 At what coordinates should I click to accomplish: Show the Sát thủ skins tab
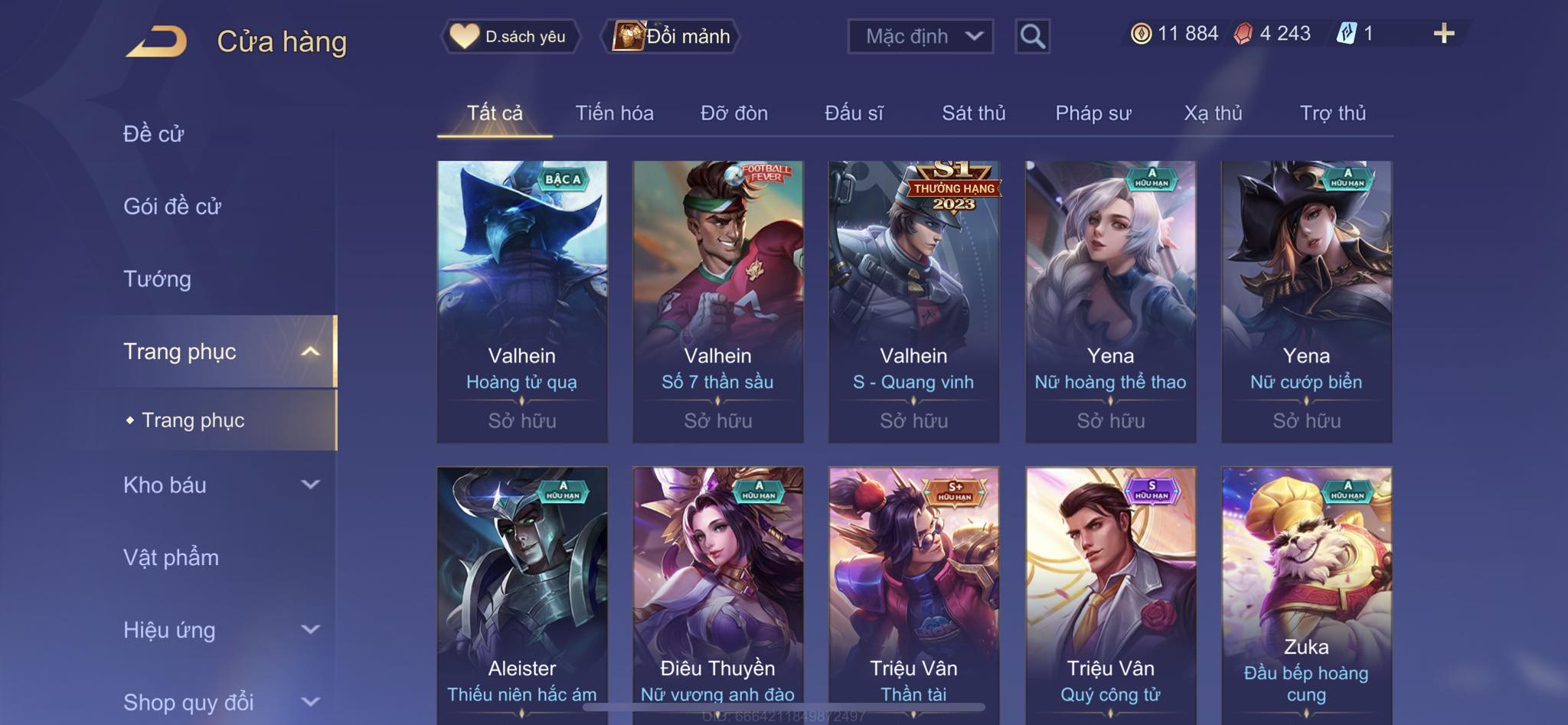(973, 113)
